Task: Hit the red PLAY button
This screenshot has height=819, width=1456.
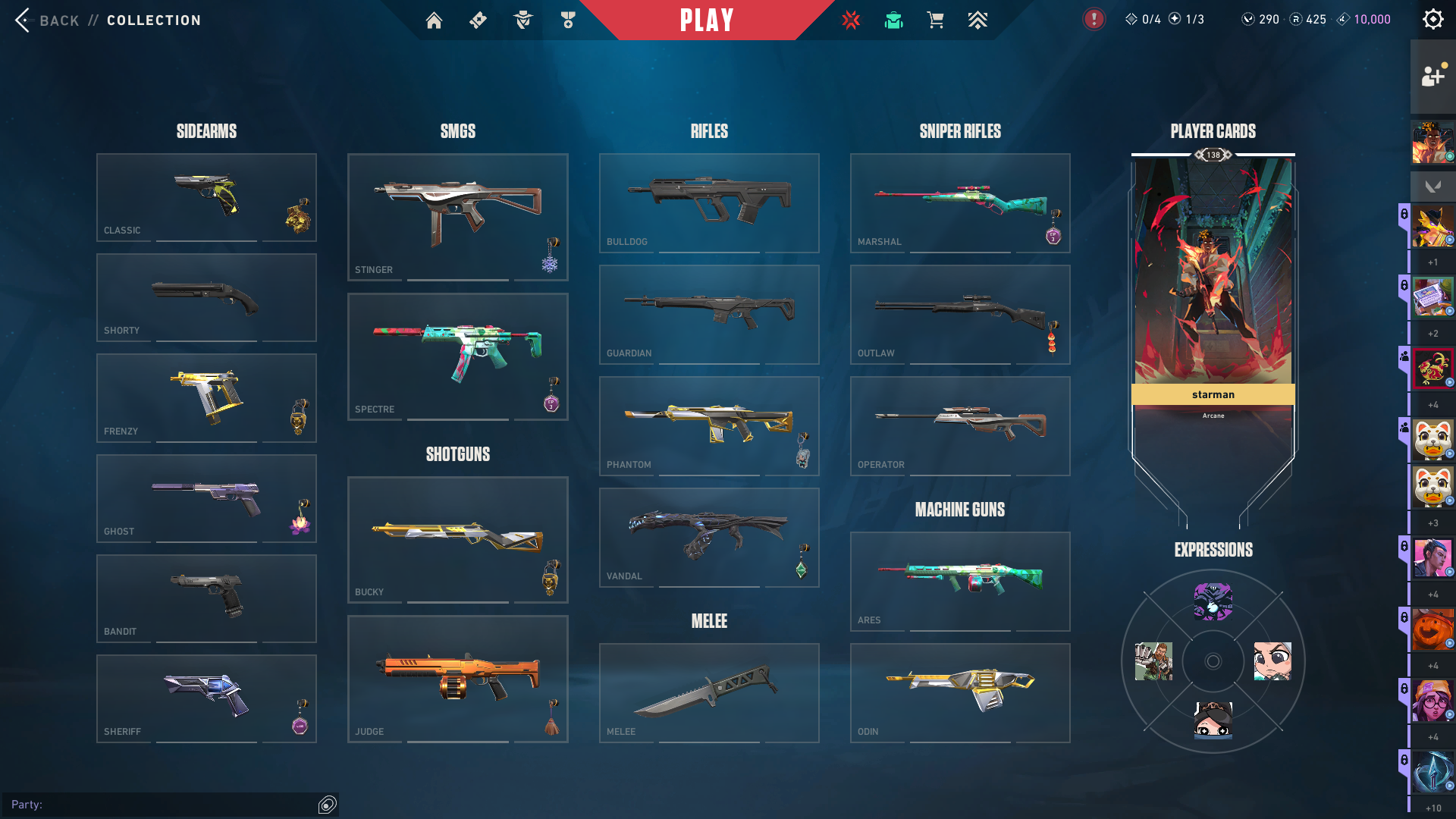Action: click(x=706, y=20)
